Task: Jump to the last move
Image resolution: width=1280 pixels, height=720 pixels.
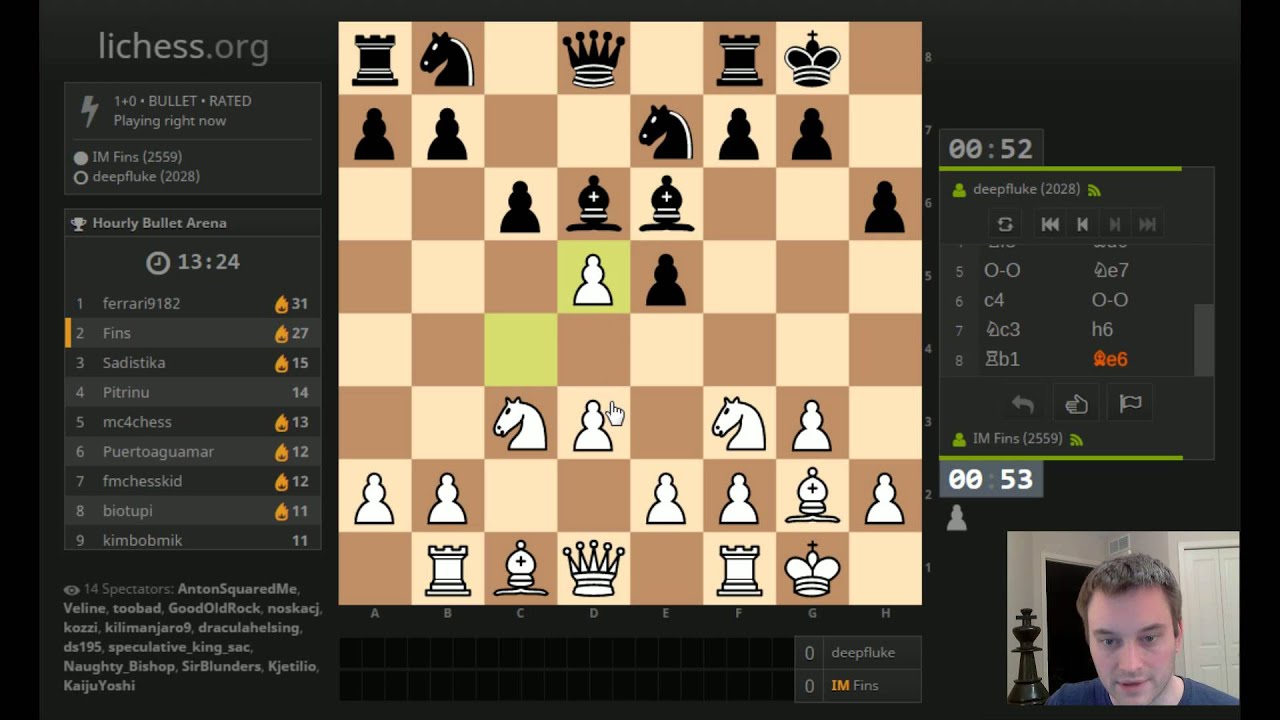Action: point(1147,223)
